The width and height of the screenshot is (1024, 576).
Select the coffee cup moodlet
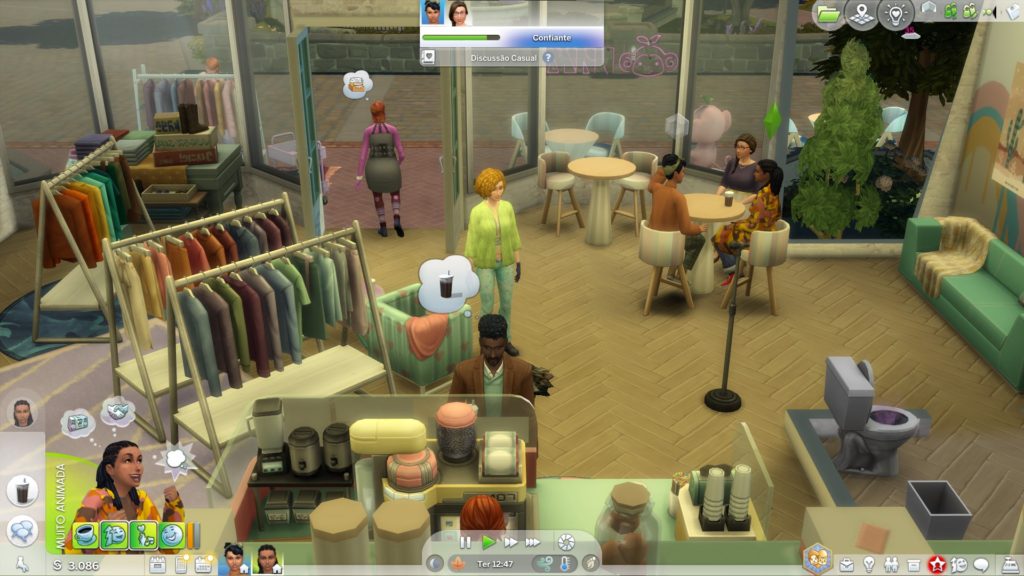point(86,535)
